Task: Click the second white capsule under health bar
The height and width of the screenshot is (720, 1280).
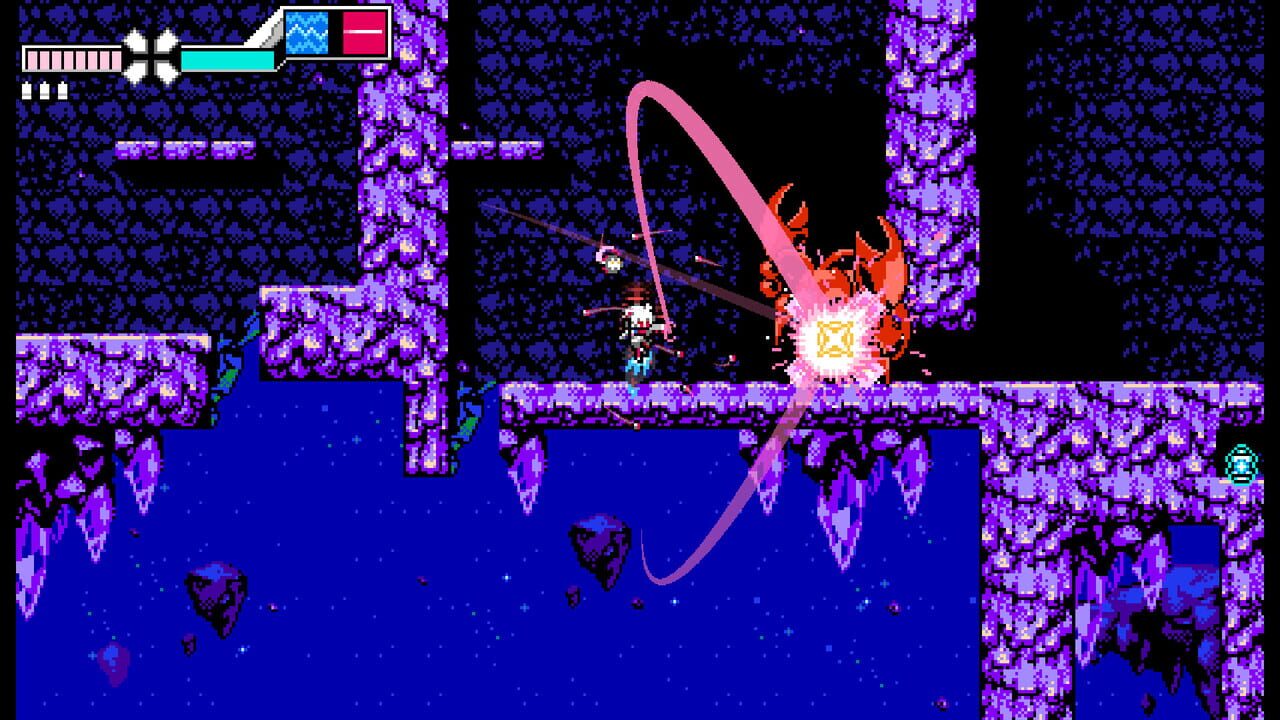Action: [x=44, y=90]
